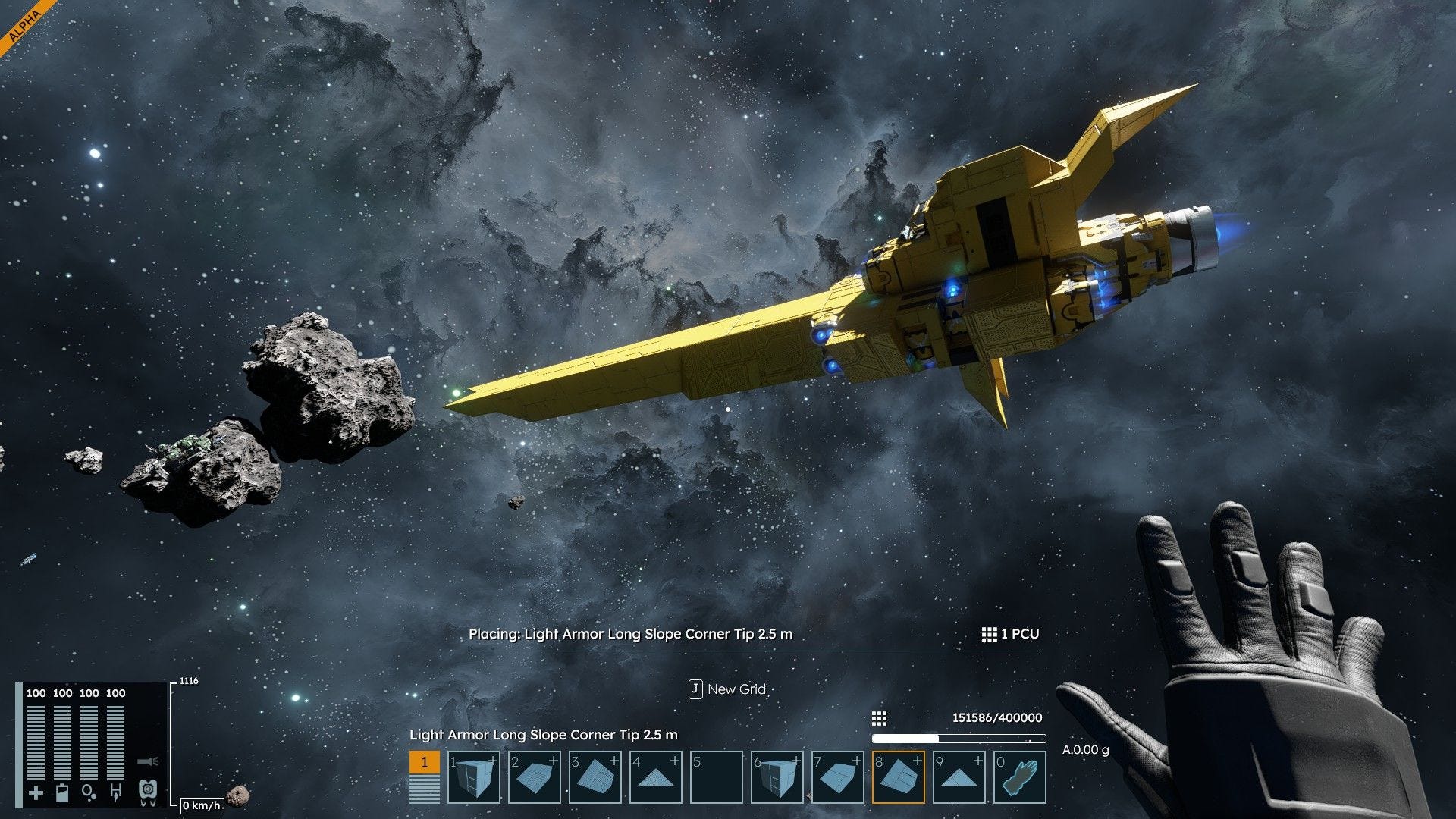Click the orange toolbar page 1 indicator

424,762
